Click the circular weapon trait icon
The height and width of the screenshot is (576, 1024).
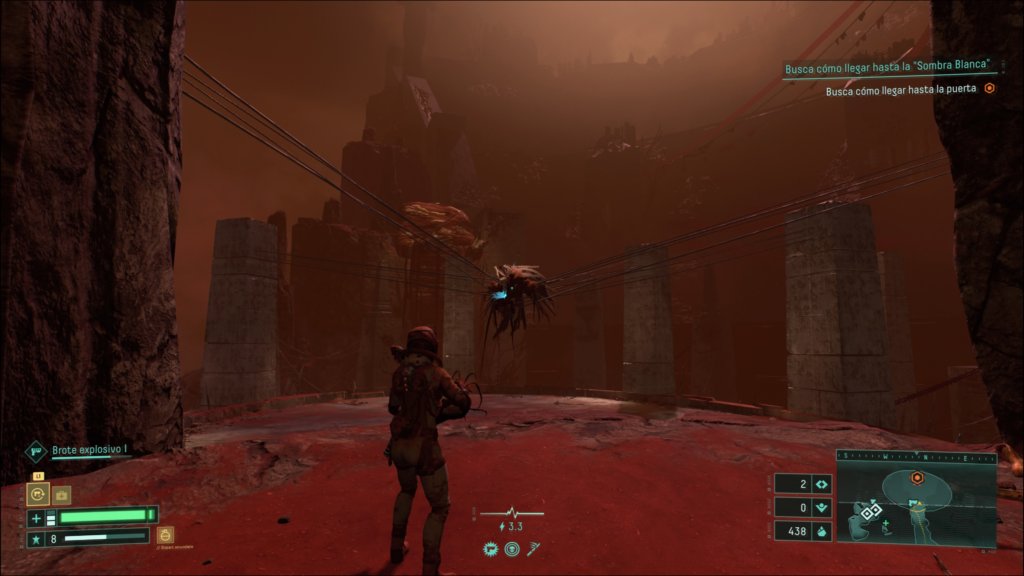pyautogui.click(x=511, y=548)
